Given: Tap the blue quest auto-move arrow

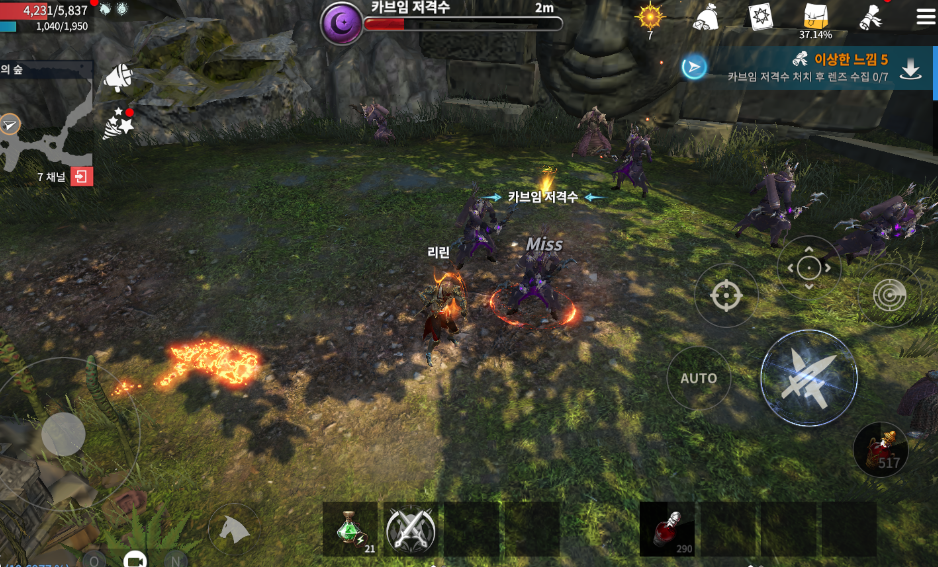Looking at the screenshot, I should [694, 67].
